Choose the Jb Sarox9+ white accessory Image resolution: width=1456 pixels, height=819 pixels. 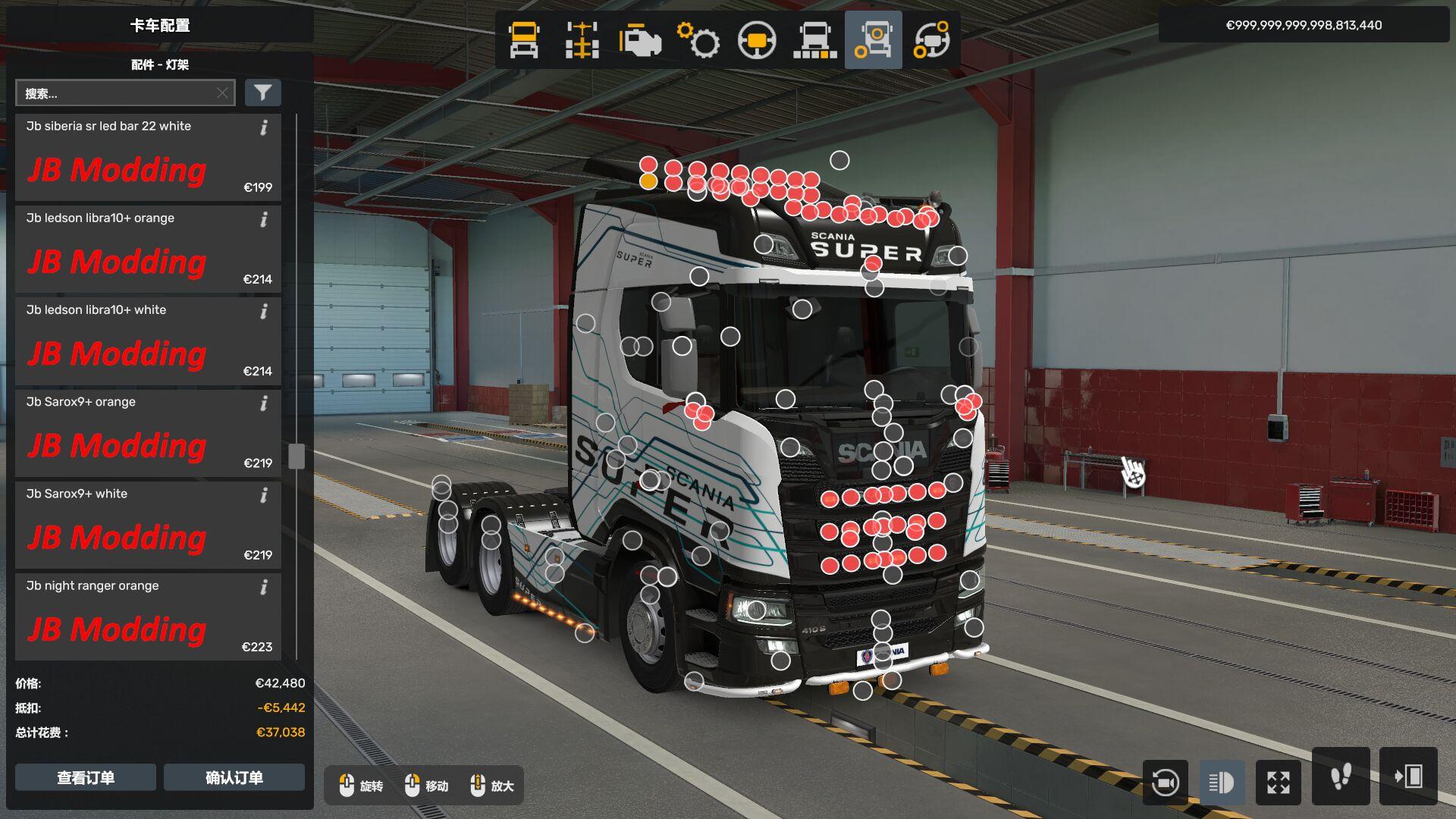pos(148,525)
